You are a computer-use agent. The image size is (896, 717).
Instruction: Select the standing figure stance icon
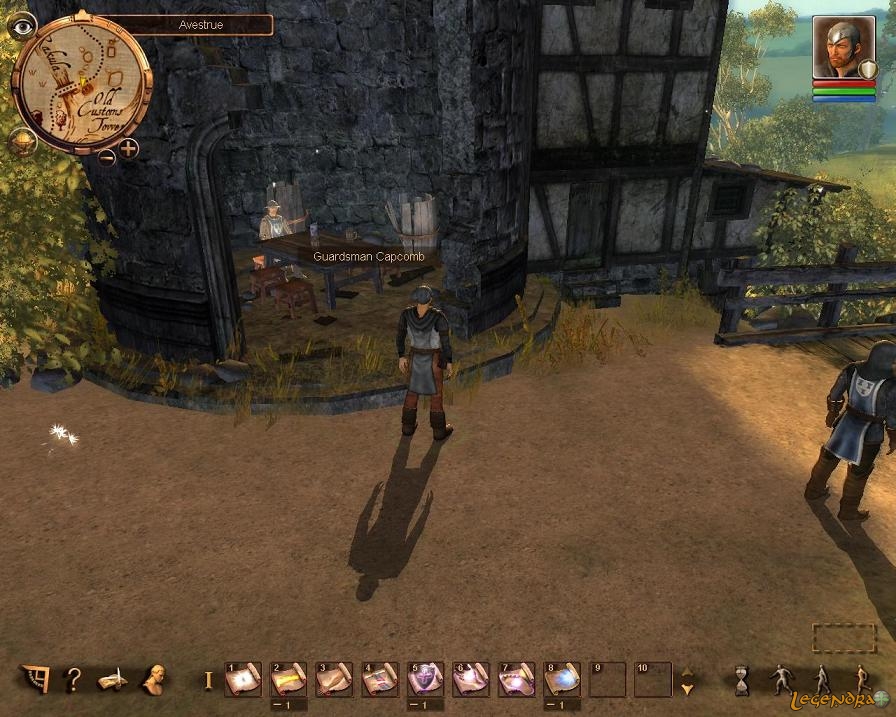(780, 680)
